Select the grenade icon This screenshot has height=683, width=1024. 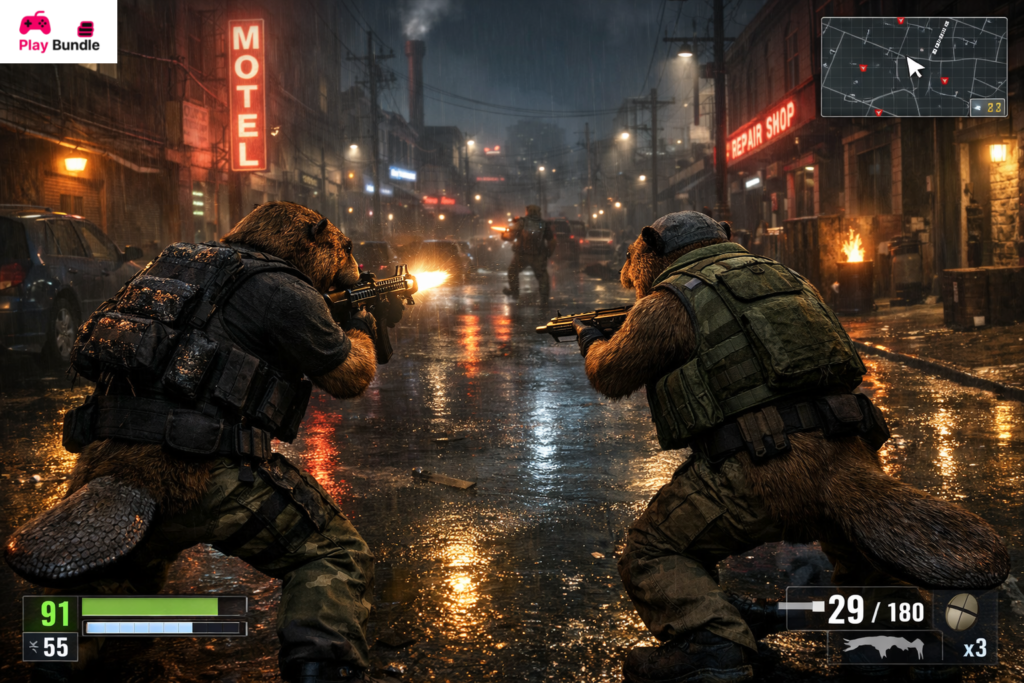(x=962, y=610)
